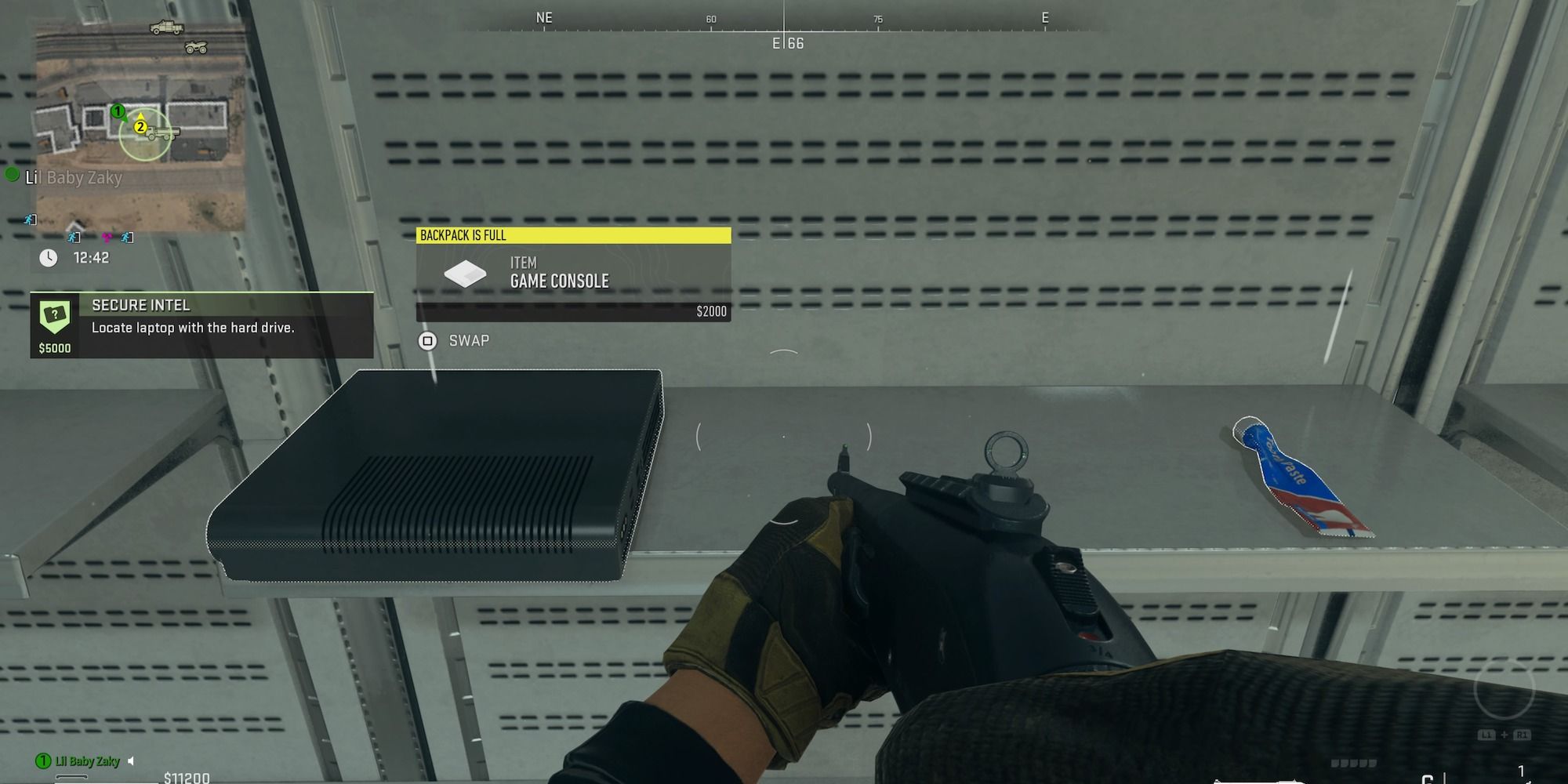Toggle objective marker 2 on the minimap
The height and width of the screenshot is (784, 1568).
click(141, 127)
